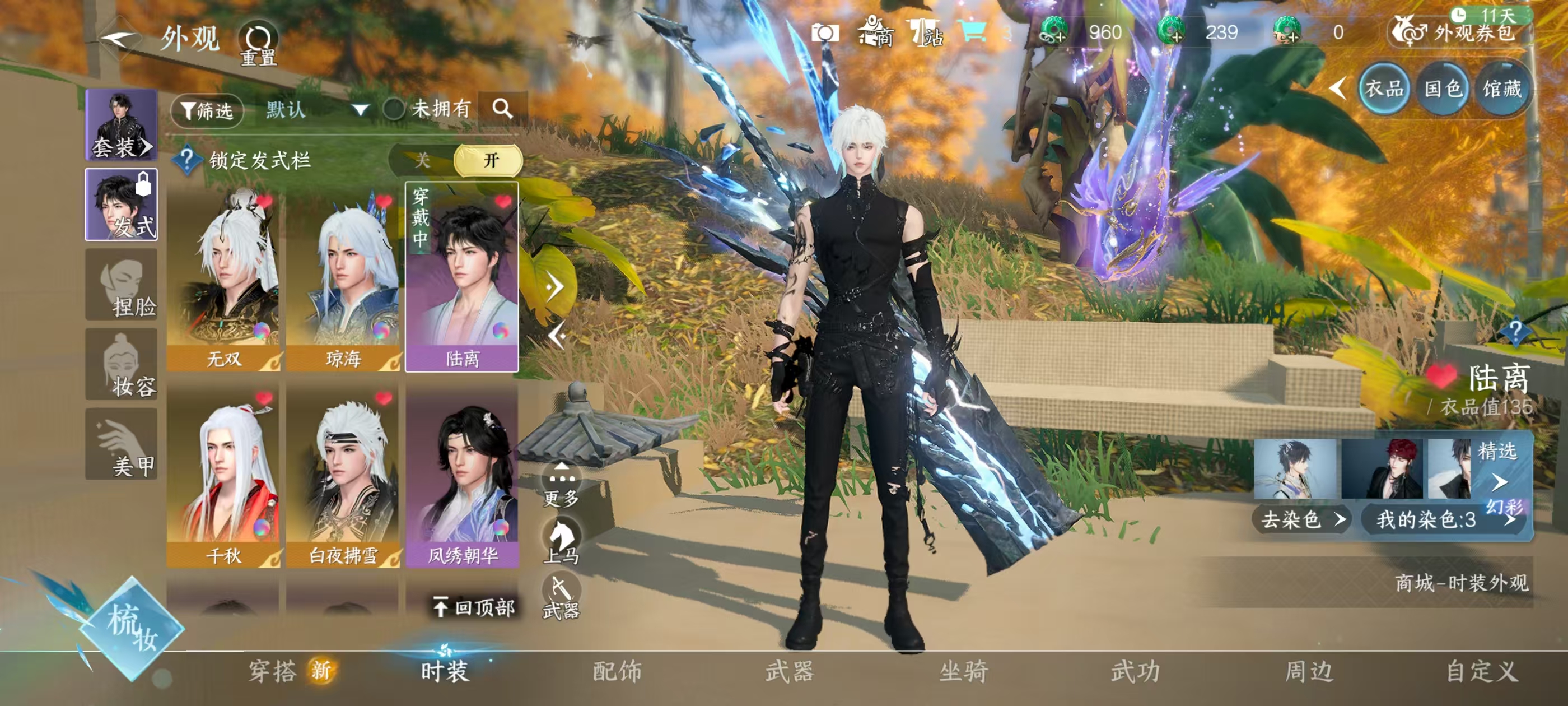Open the 坐骑 mount tab

tap(964, 671)
